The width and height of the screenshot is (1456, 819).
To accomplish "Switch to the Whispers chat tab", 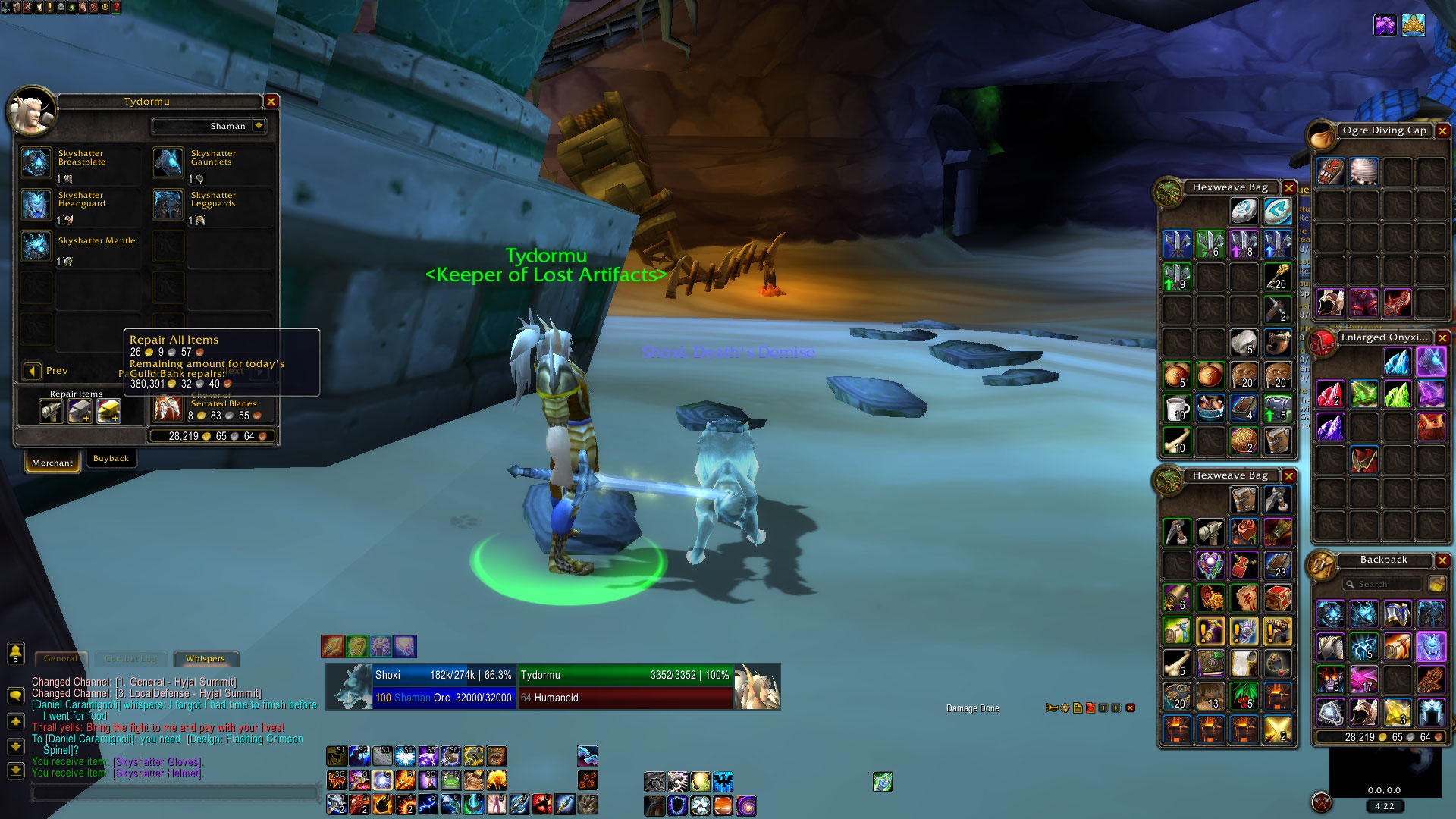I will [x=206, y=659].
